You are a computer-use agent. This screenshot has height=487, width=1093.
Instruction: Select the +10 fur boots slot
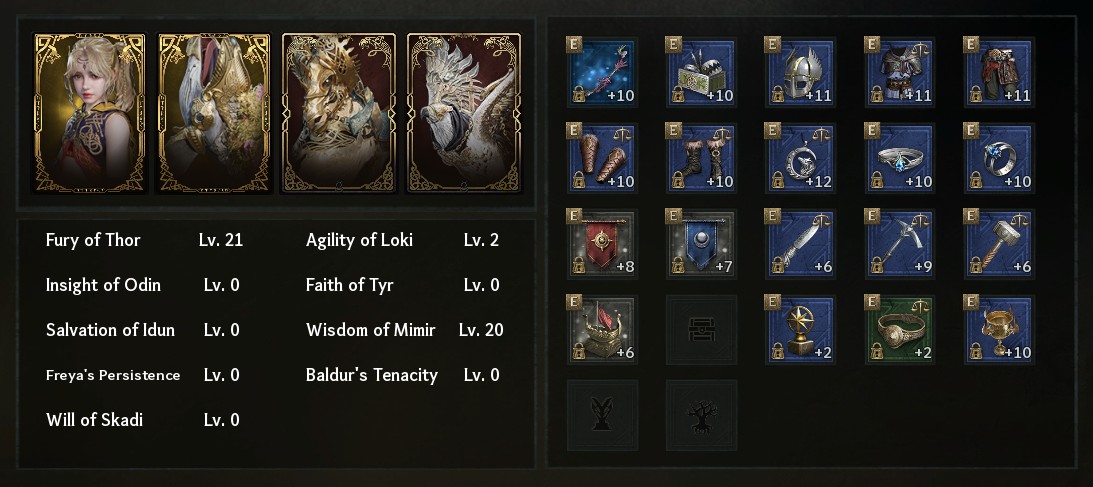(x=702, y=158)
